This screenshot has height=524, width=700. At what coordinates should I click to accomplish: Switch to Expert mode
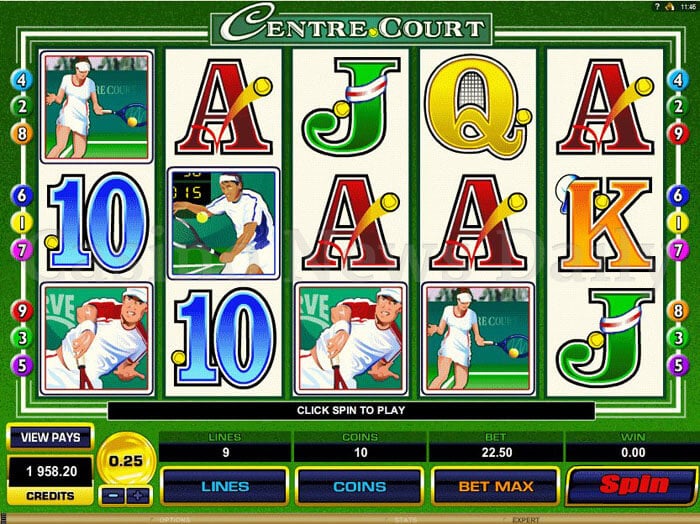pyautogui.click(x=527, y=519)
